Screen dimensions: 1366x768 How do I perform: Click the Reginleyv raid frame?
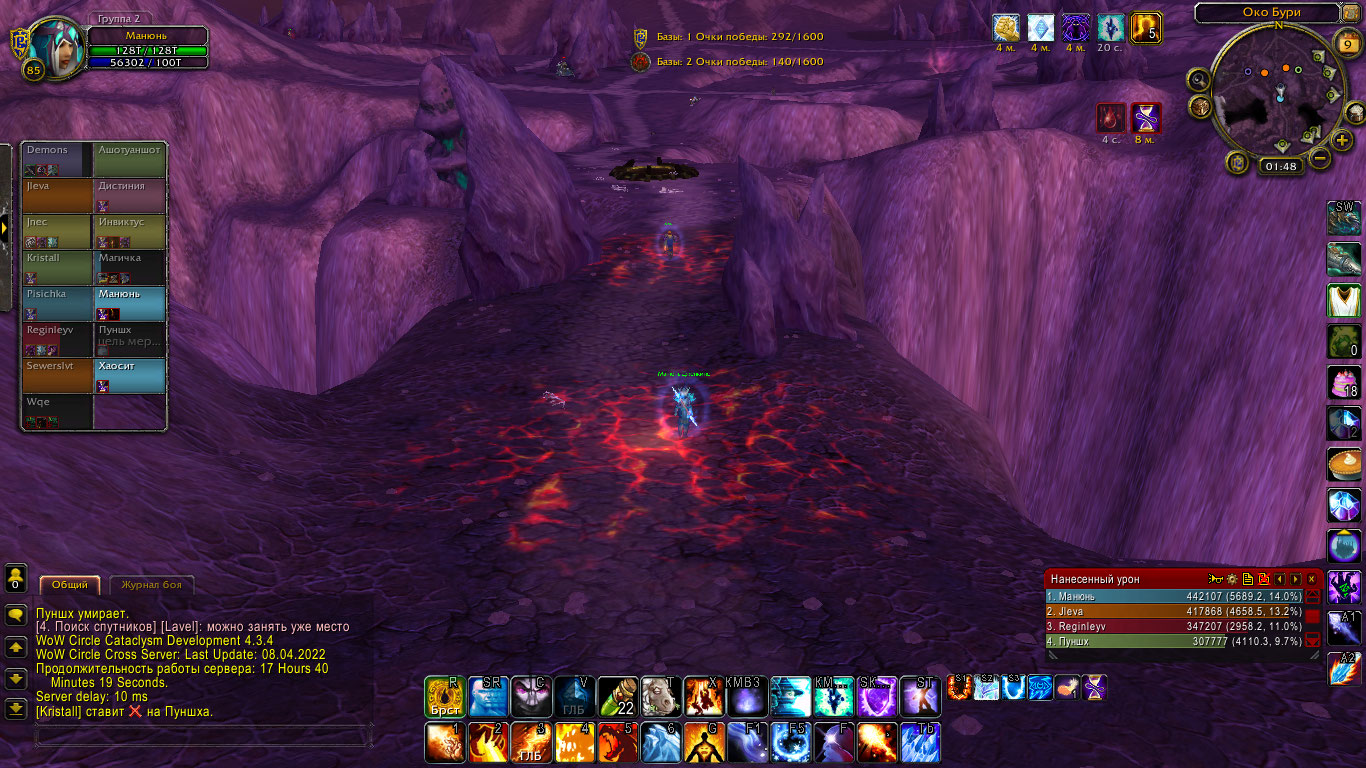pos(58,340)
